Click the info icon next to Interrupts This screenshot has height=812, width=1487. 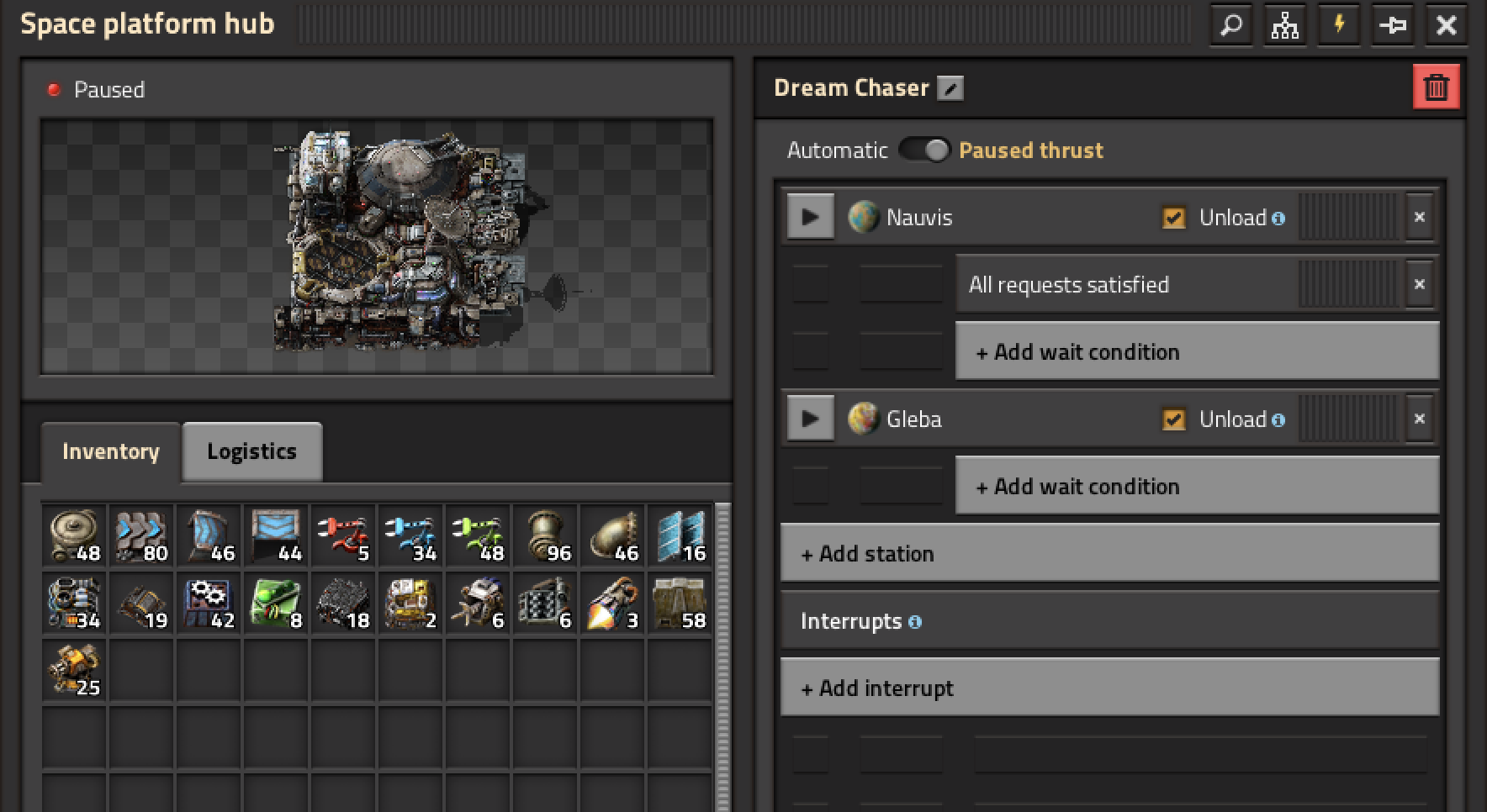coord(916,623)
